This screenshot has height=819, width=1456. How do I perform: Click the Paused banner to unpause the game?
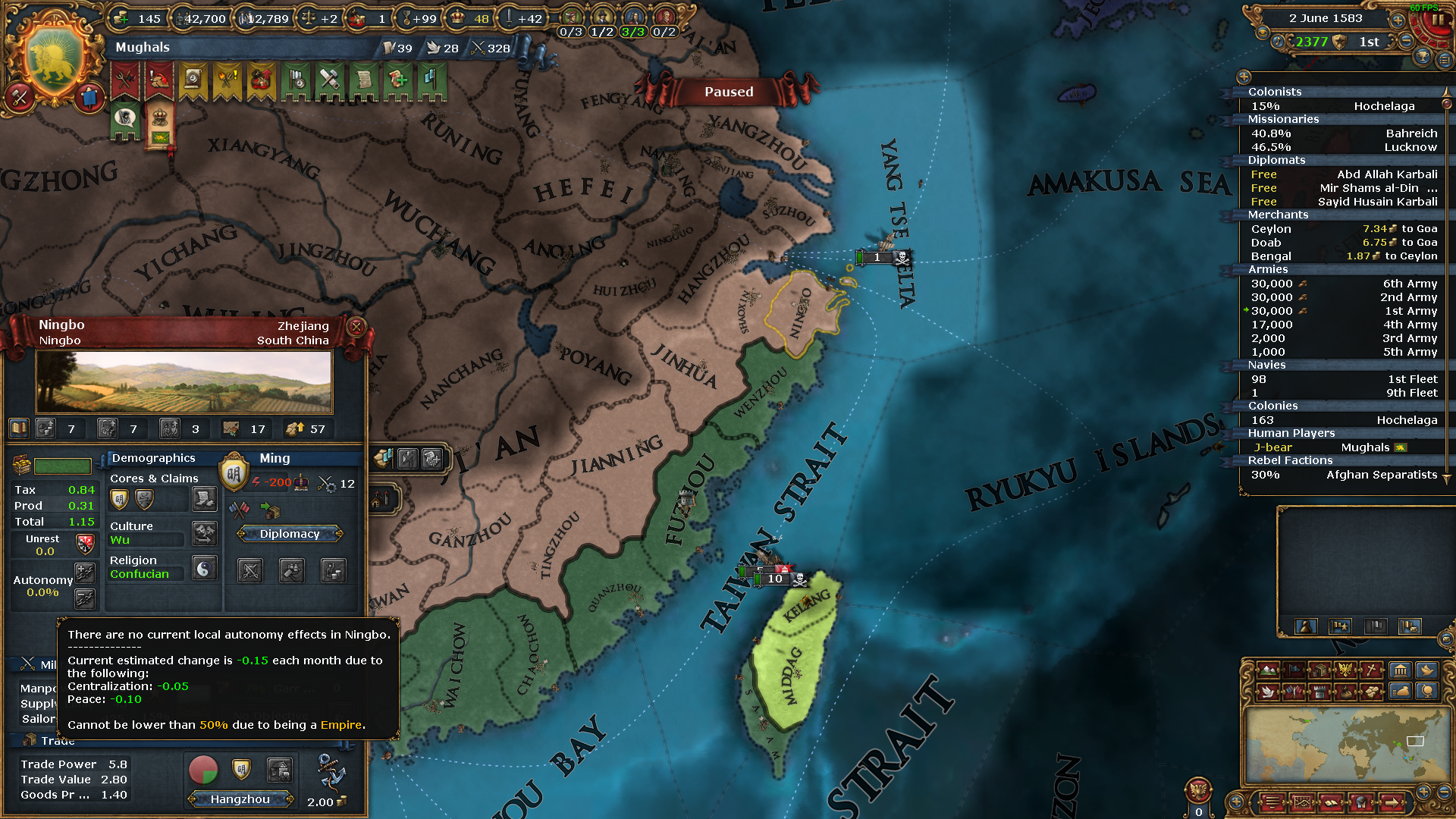728,91
